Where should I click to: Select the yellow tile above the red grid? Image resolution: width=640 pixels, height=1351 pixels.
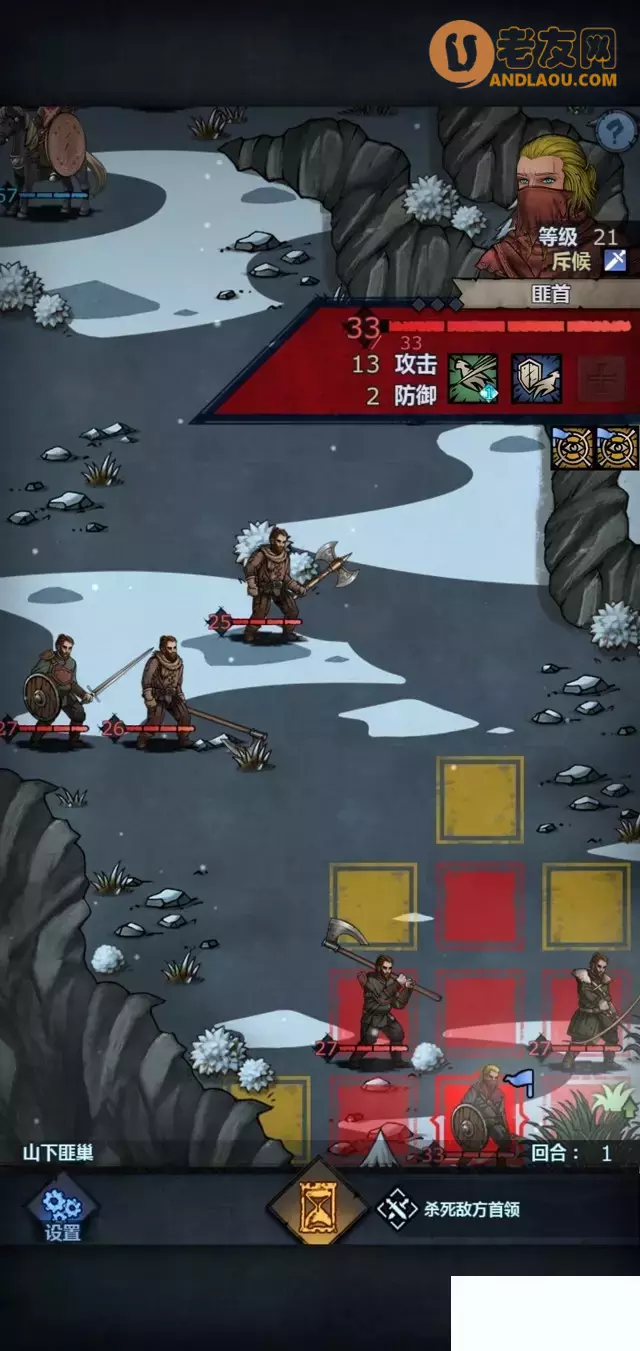click(x=480, y=799)
